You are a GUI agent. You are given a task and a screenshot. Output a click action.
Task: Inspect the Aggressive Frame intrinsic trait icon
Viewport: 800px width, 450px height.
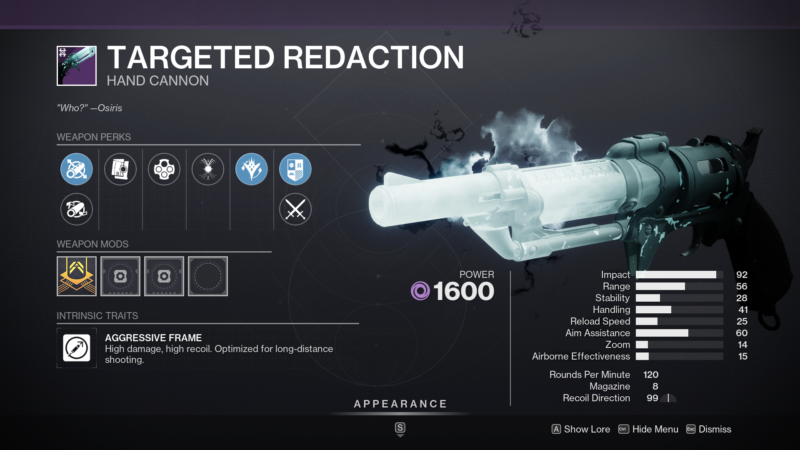pos(77,348)
